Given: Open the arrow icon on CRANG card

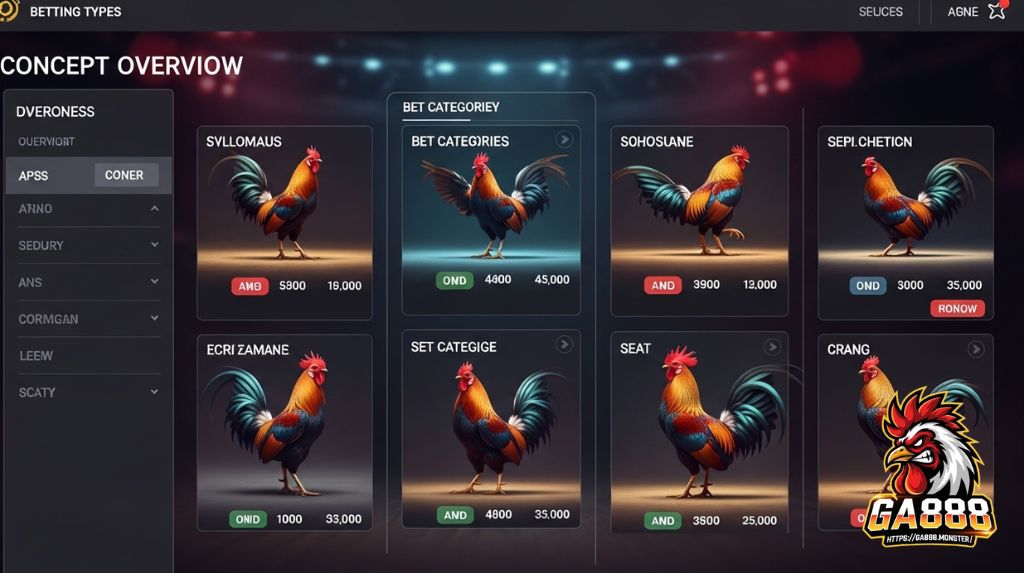Looking at the screenshot, I should (976, 349).
